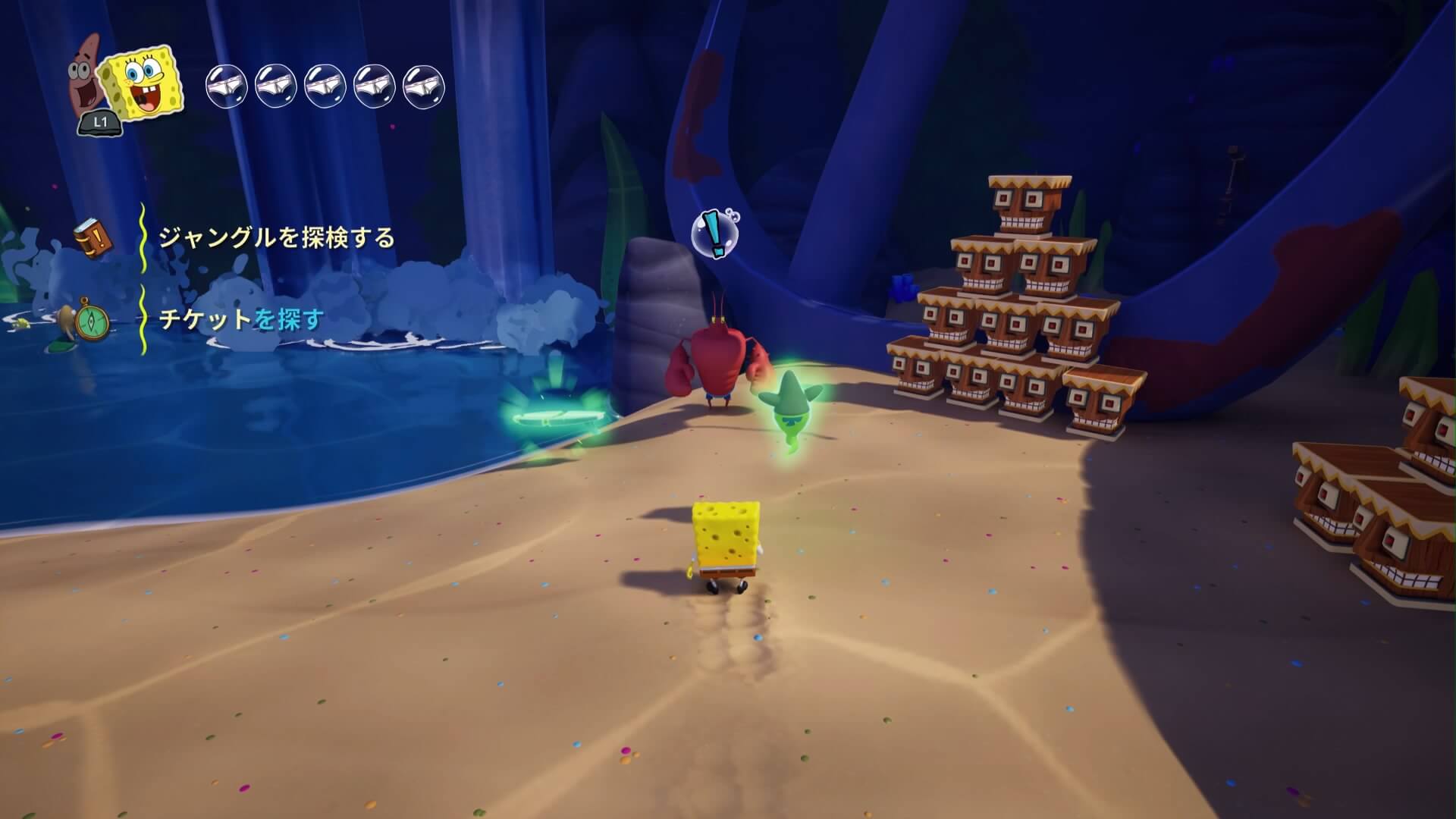Open the ジャングルを探検する main quest
1456x819 pixels.
[276, 238]
